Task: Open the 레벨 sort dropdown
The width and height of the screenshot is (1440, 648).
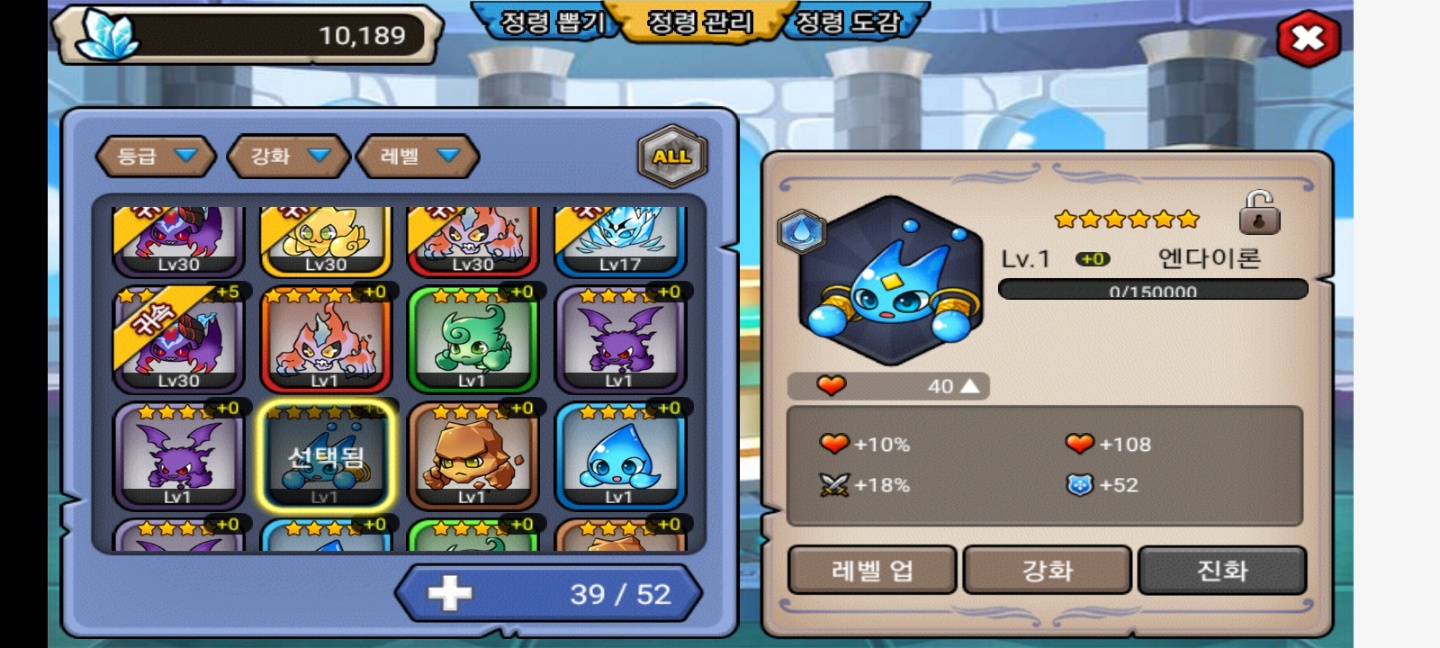Action: 418,156
